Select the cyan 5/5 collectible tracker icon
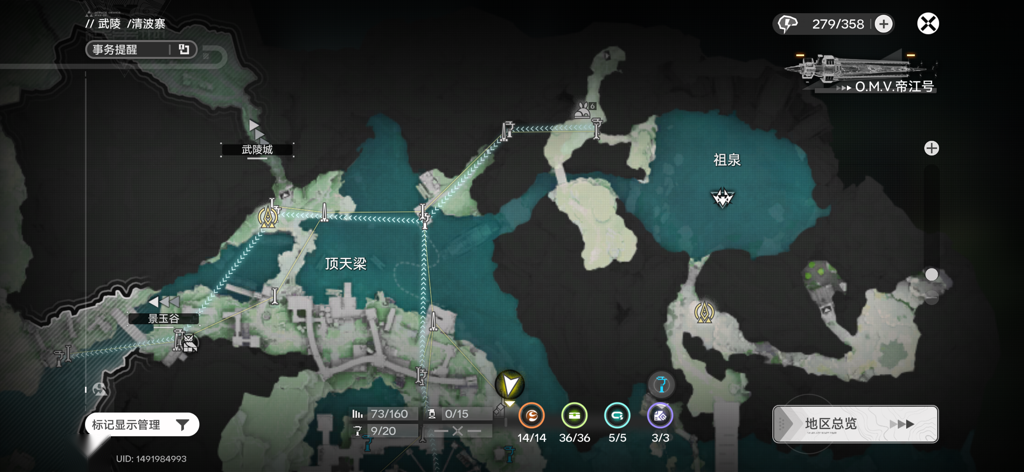The width and height of the screenshot is (1024, 472). (617, 415)
